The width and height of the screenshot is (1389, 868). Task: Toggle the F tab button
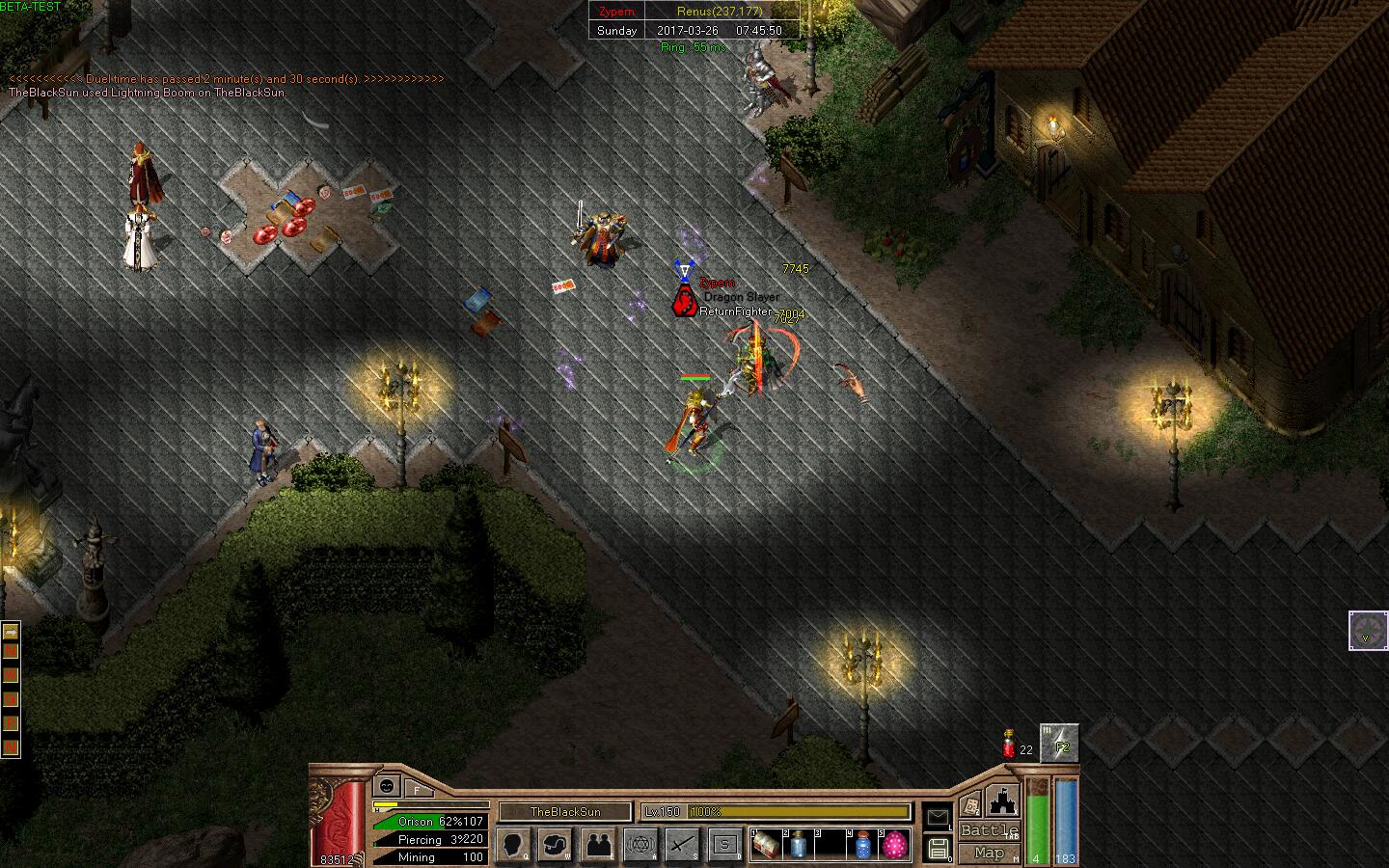tap(419, 788)
